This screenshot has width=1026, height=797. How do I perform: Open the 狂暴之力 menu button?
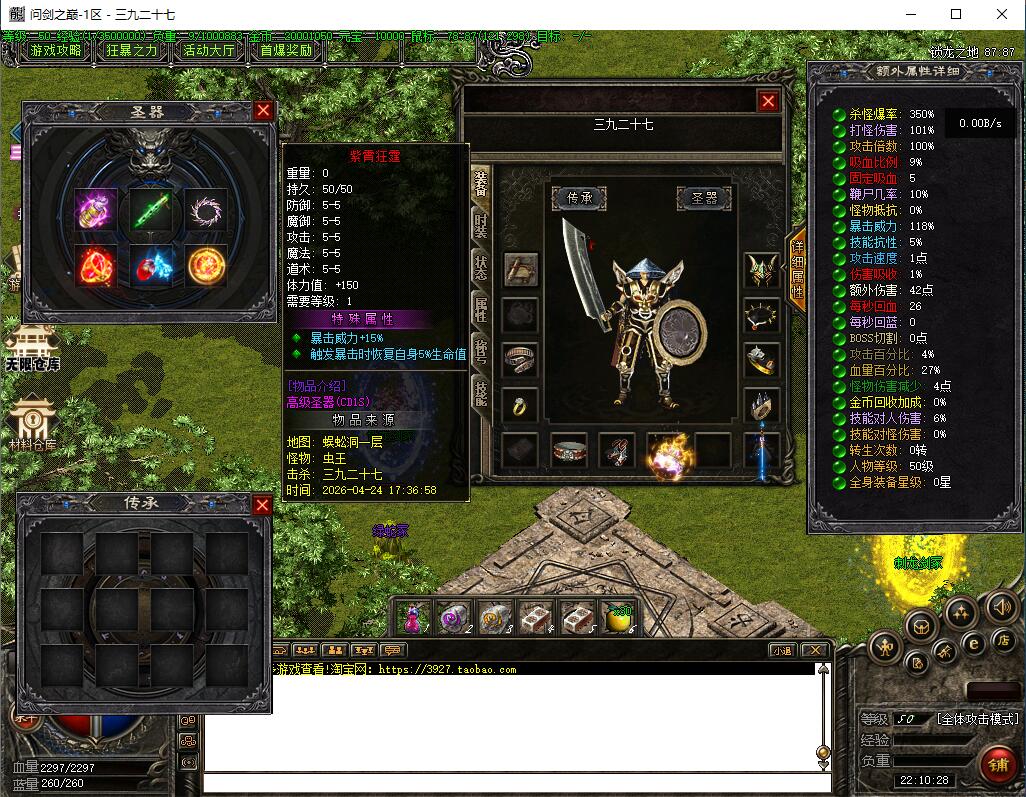click(132, 51)
